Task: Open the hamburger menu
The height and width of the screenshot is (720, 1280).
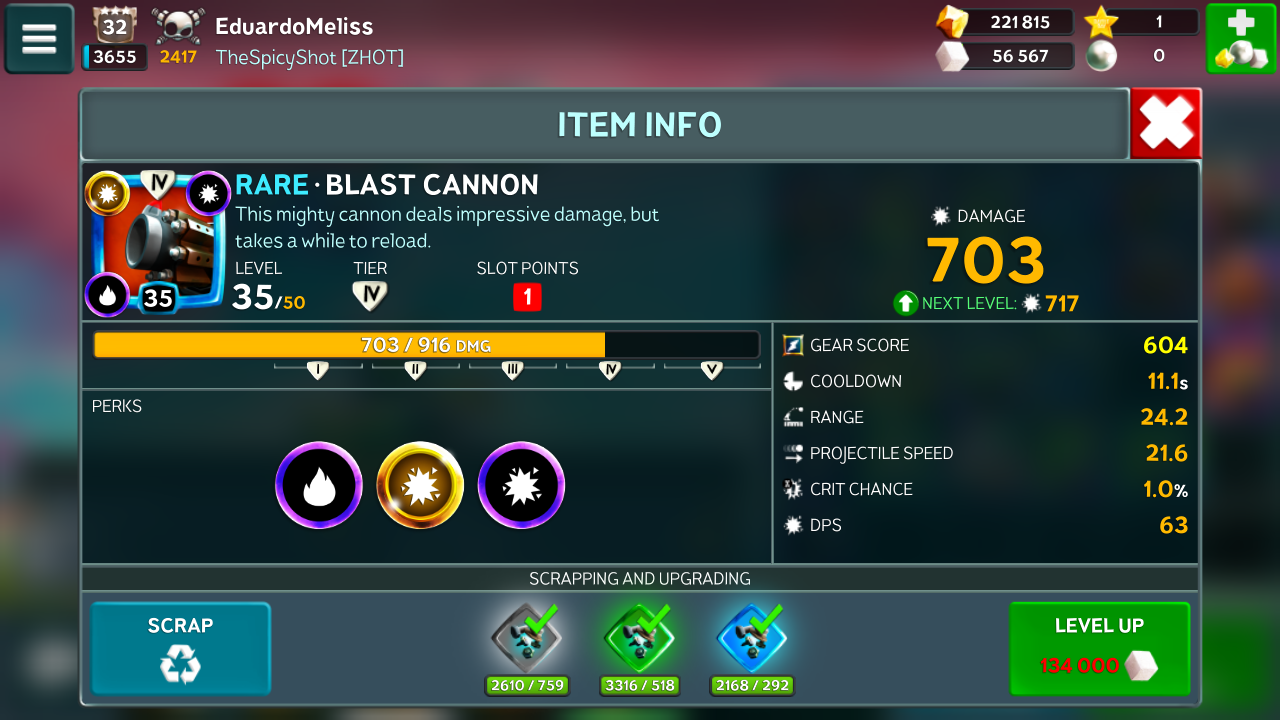Action: click(39, 39)
